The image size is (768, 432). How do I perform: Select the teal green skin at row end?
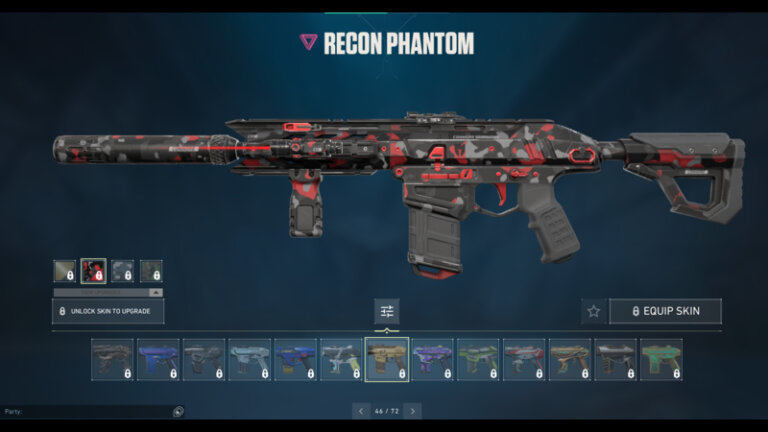pyautogui.click(x=661, y=359)
